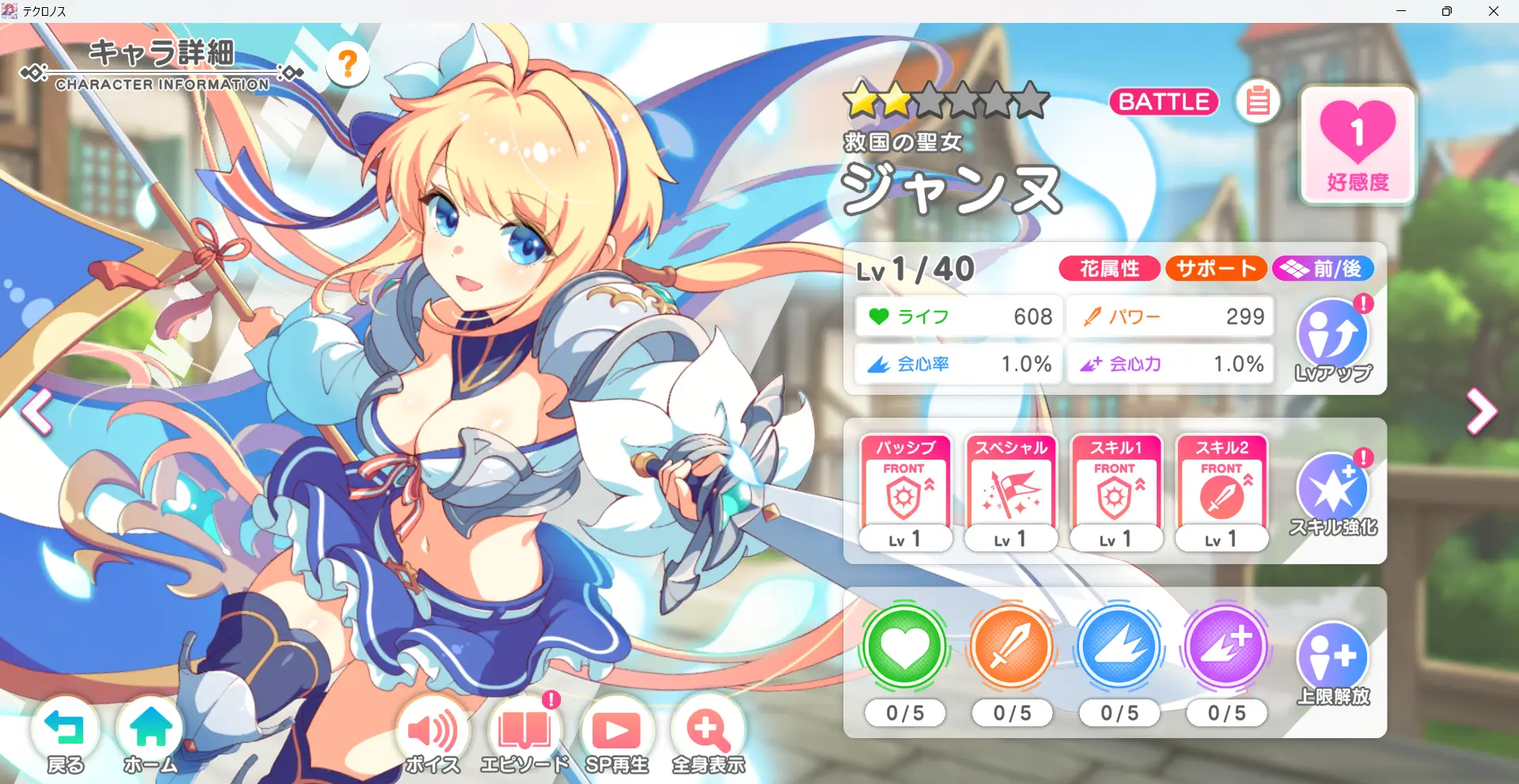Select the スペシャル special skill card
Viewport: 1519px width, 784px height.
coord(1011,492)
